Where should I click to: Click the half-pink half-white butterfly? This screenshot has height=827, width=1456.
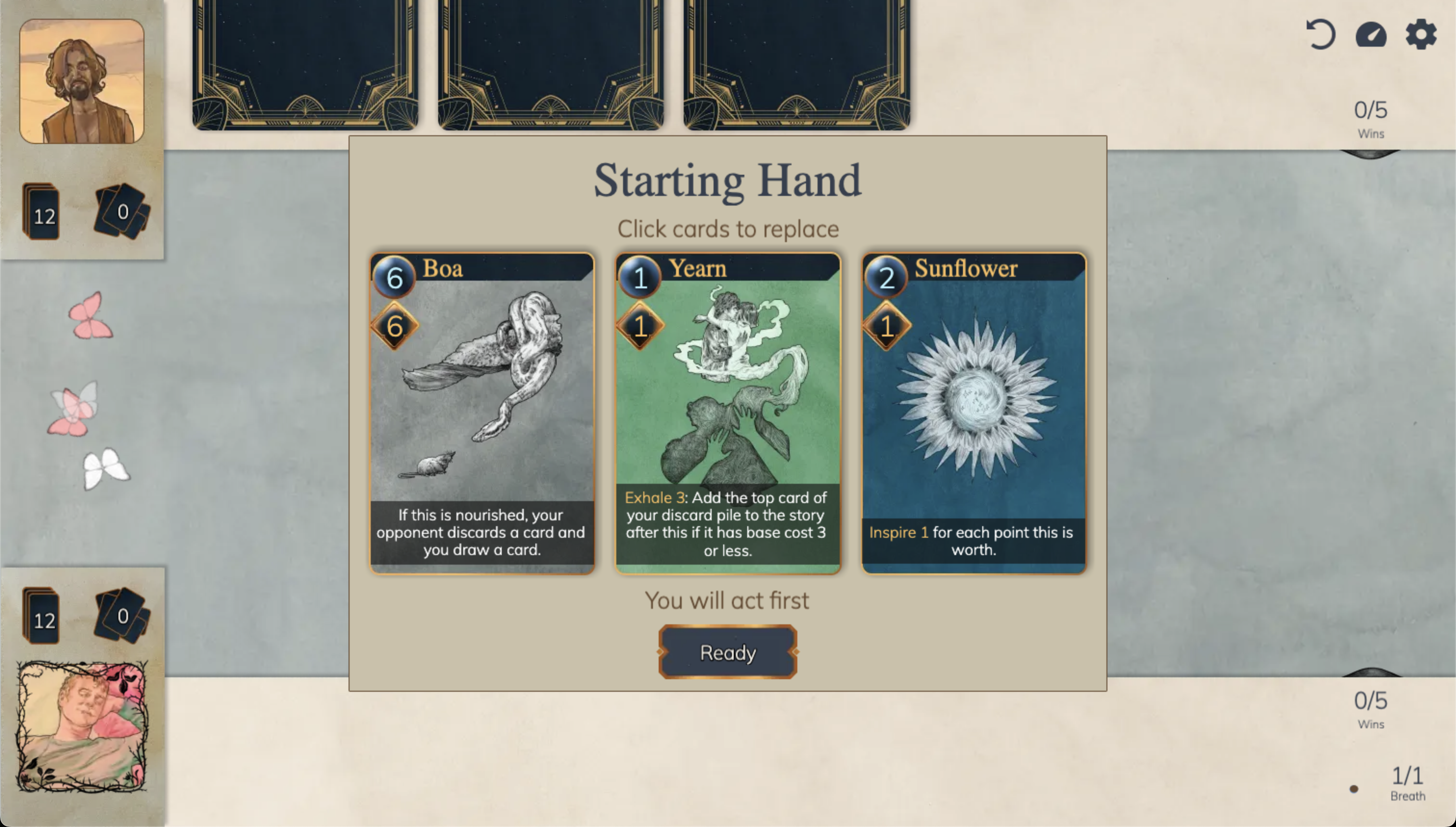[75, 410]
